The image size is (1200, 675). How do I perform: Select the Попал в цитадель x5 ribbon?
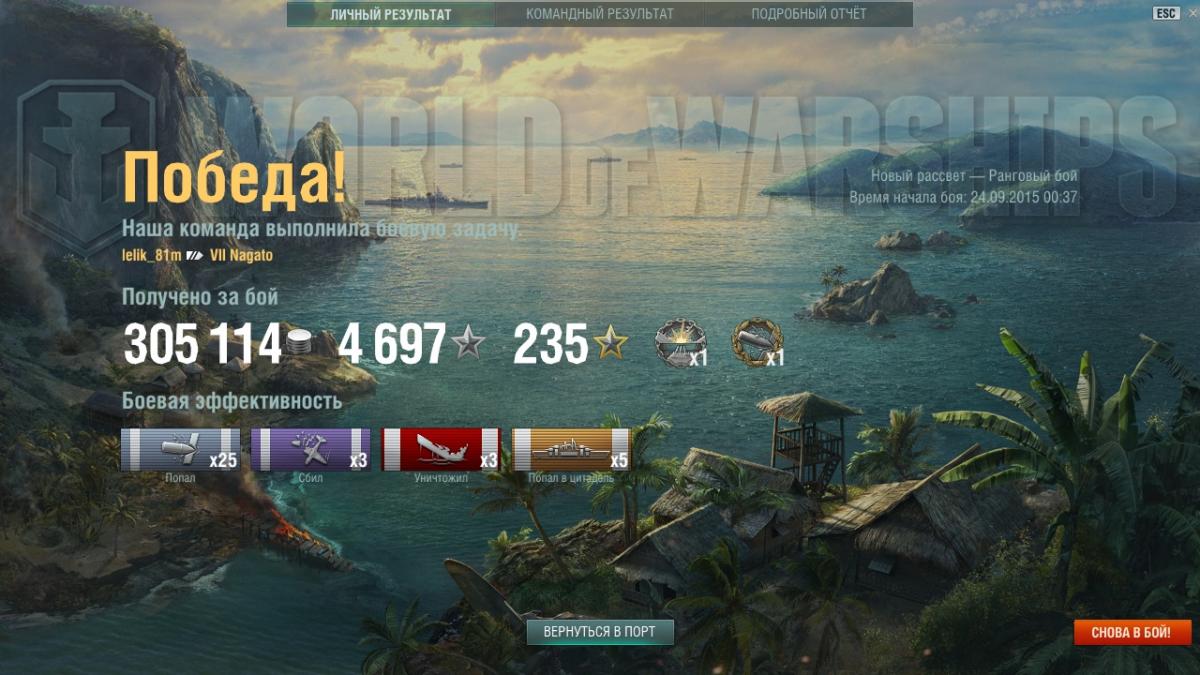(571, 449)
